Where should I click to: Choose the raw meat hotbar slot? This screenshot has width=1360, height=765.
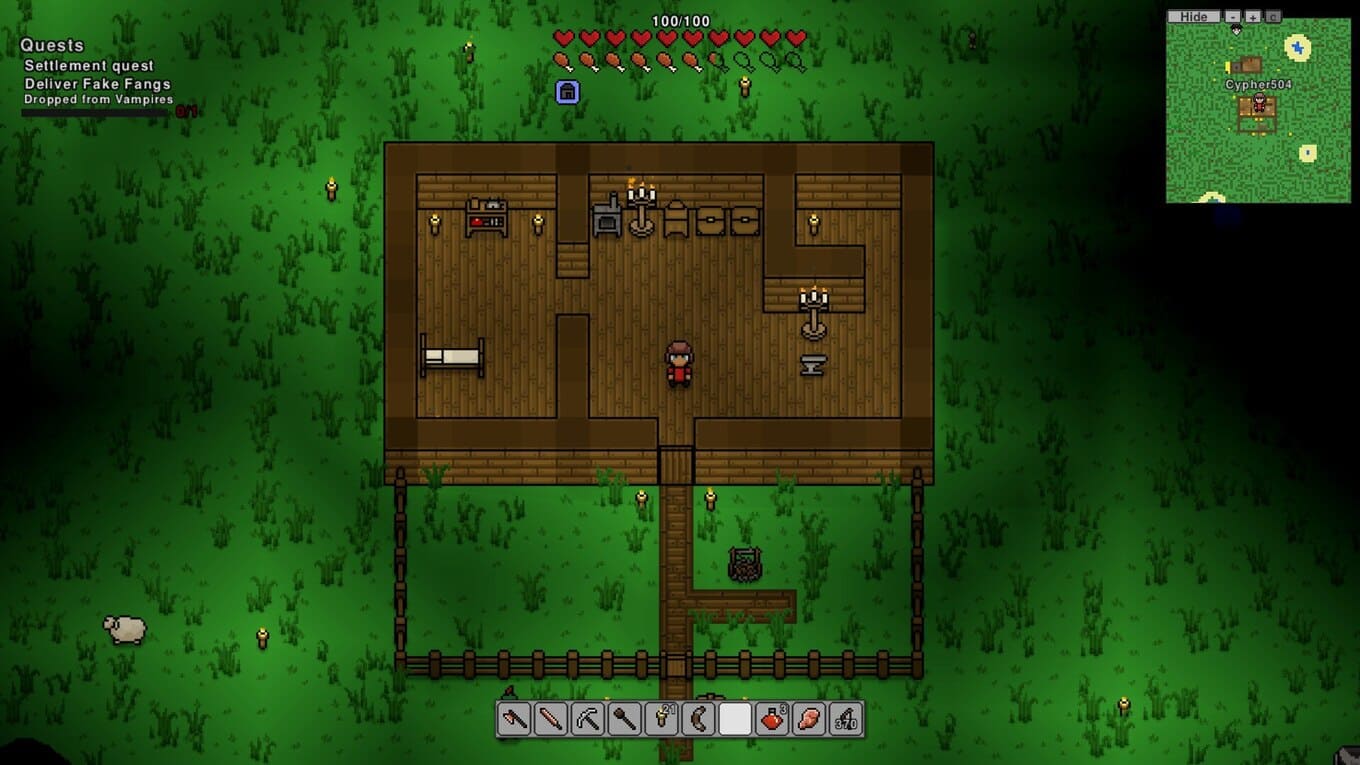click(809, 719)
